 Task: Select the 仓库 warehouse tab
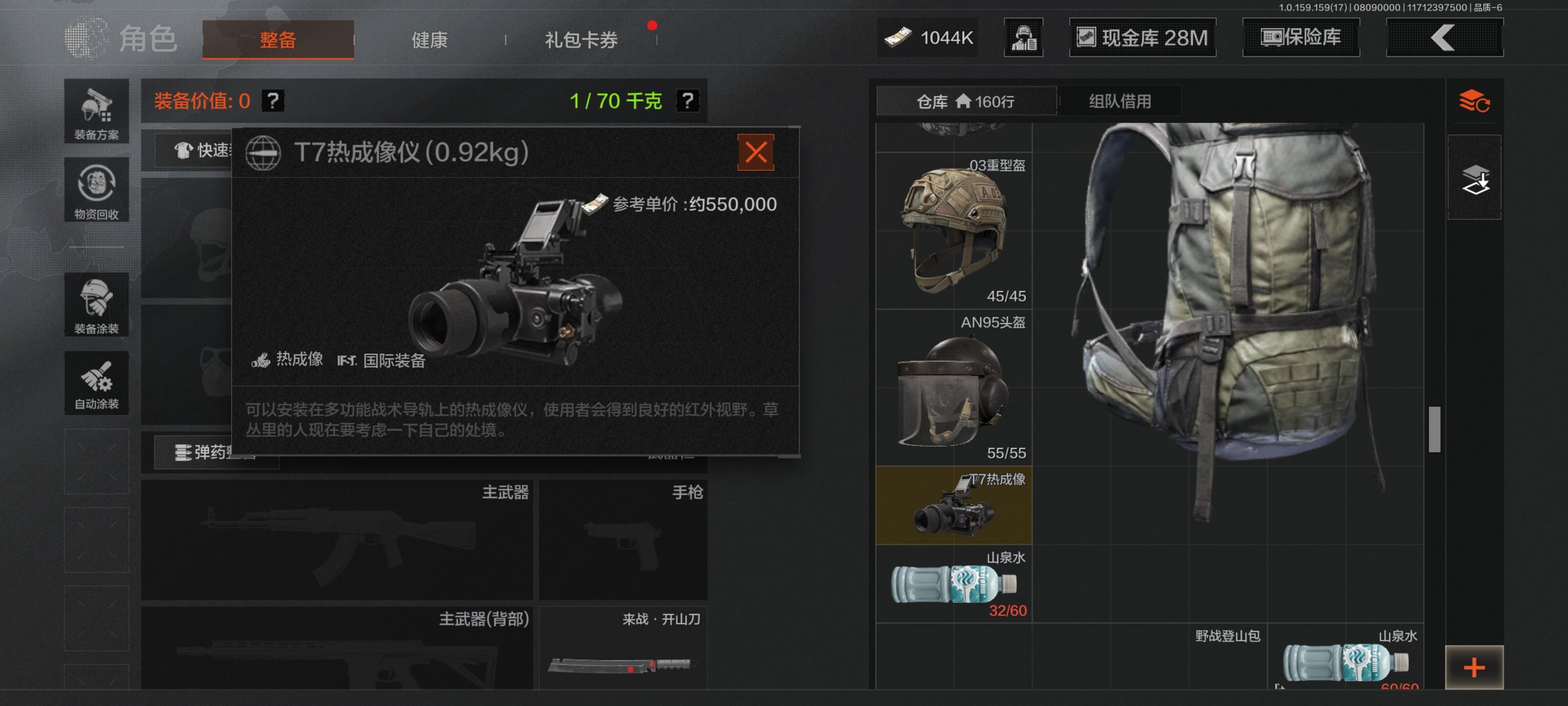click(x=965, y=101)
